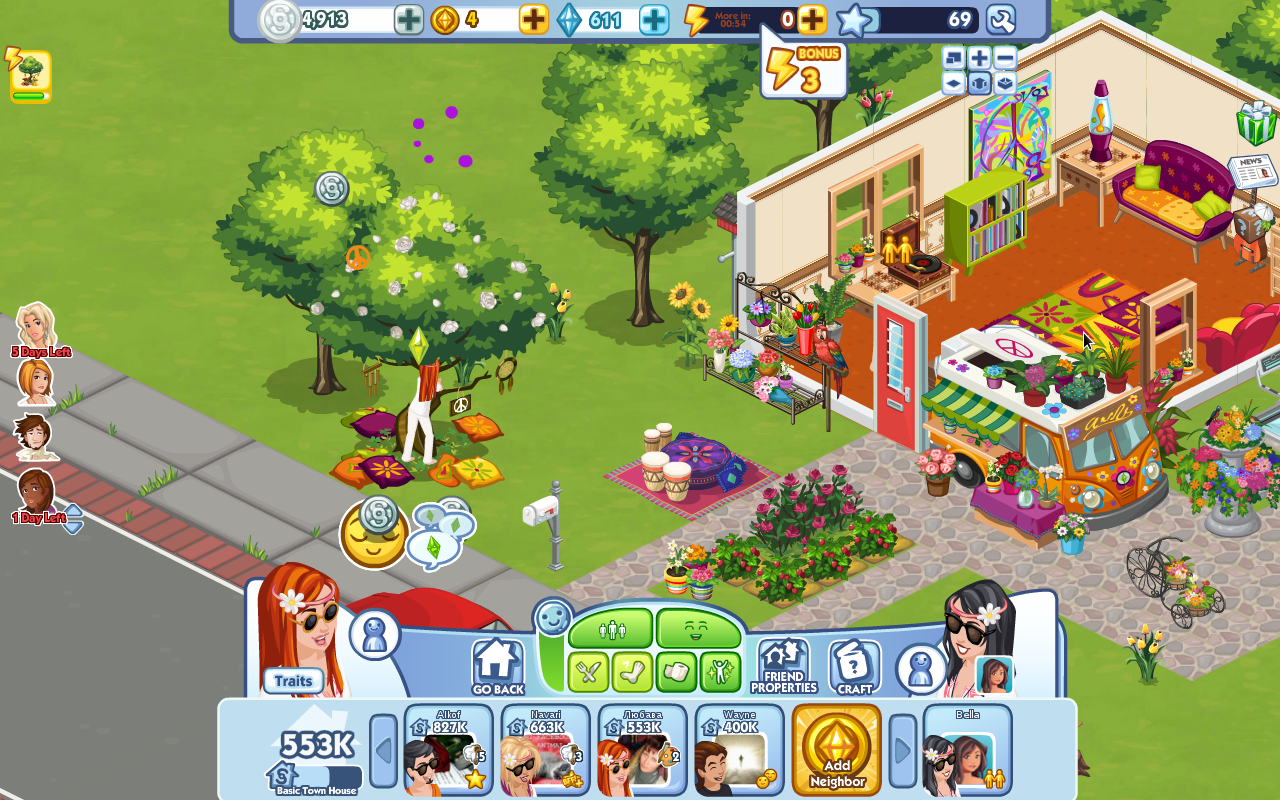Toggle fullscreen view mode
This screenshot has height=800, width=1280.
click(954, 58)
